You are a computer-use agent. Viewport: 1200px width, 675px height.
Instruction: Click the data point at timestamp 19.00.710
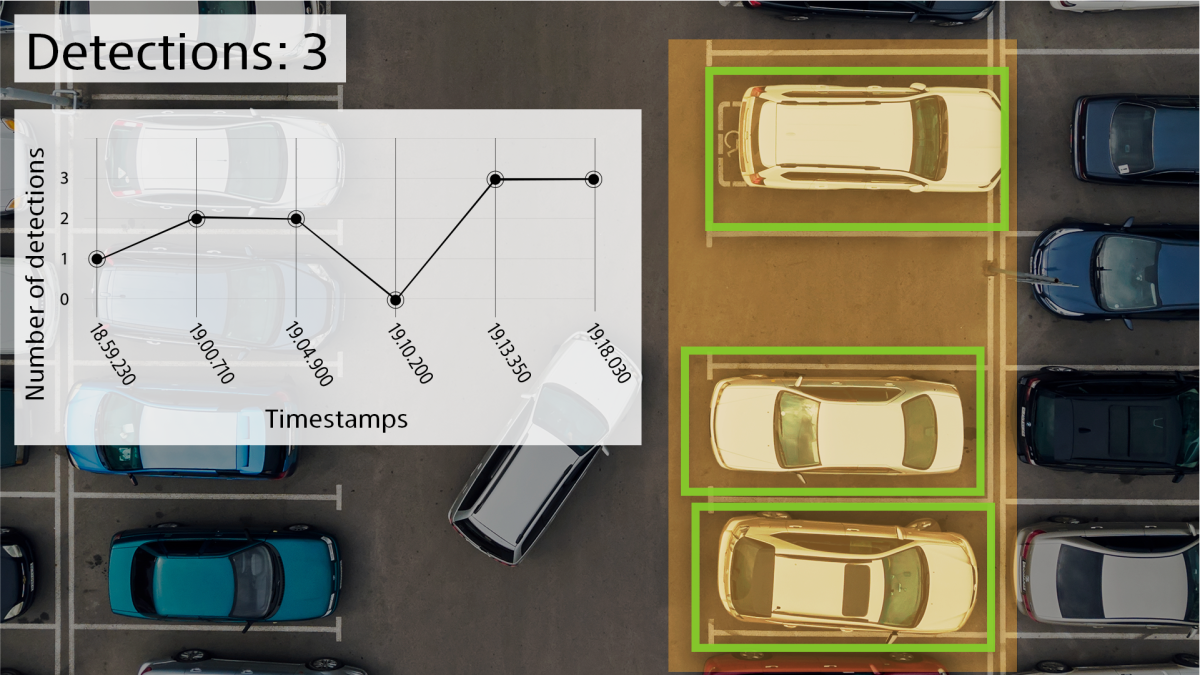pyautogui.click(x=197, y=218)
